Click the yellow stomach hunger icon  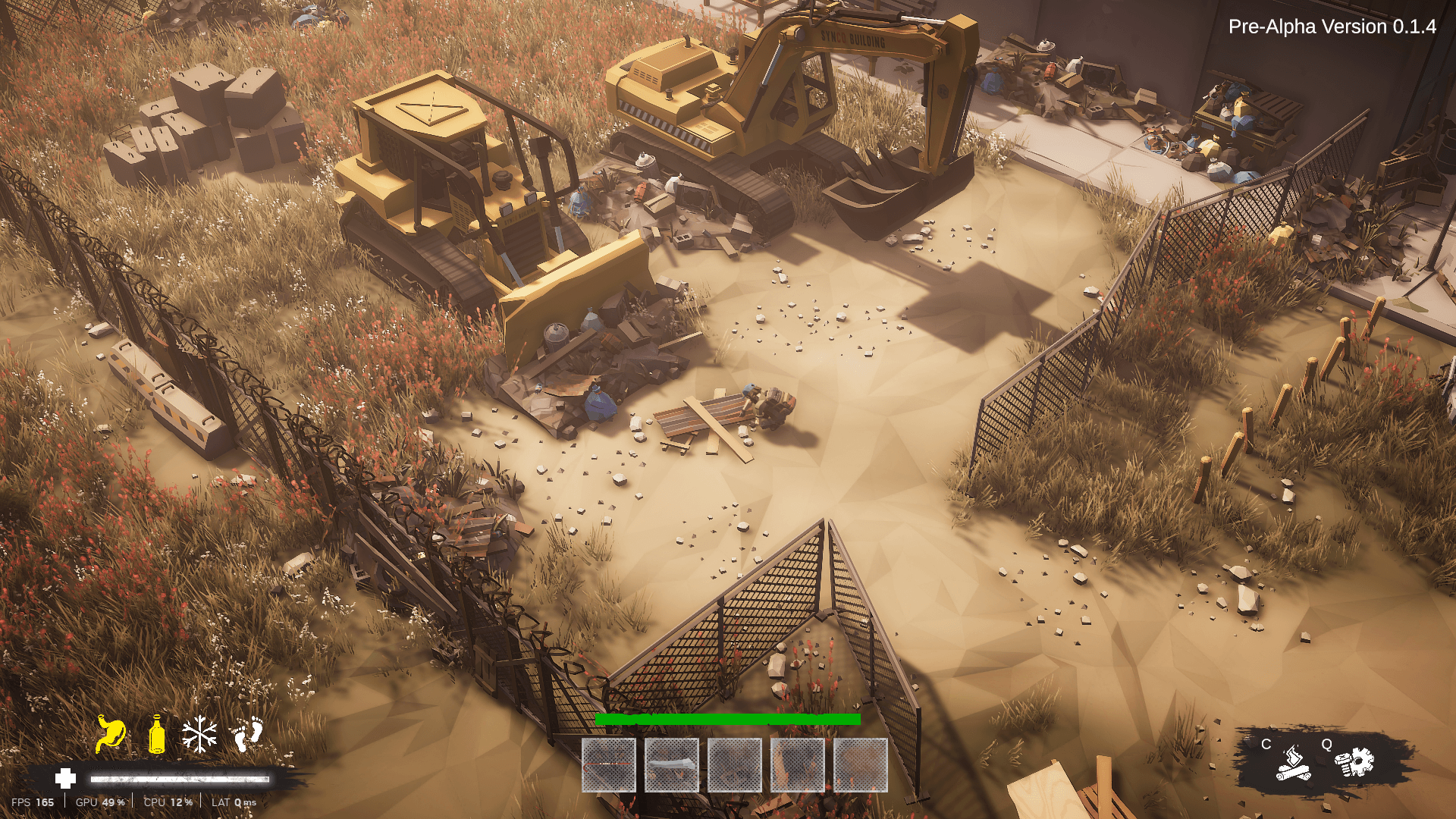pyautogui.click(x=111, y=734)
